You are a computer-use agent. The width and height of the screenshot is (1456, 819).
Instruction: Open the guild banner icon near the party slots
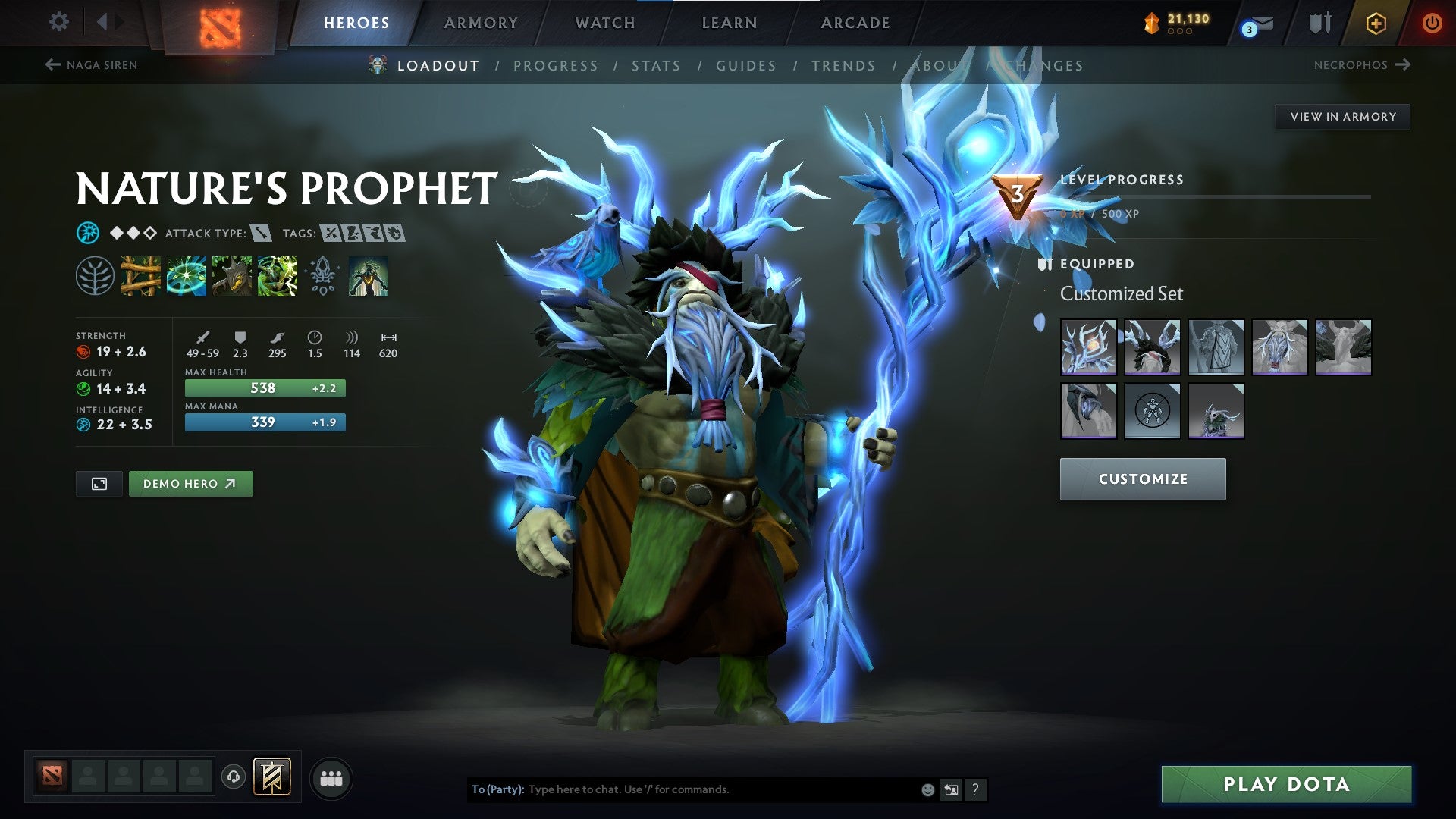(x=274, y=777)
